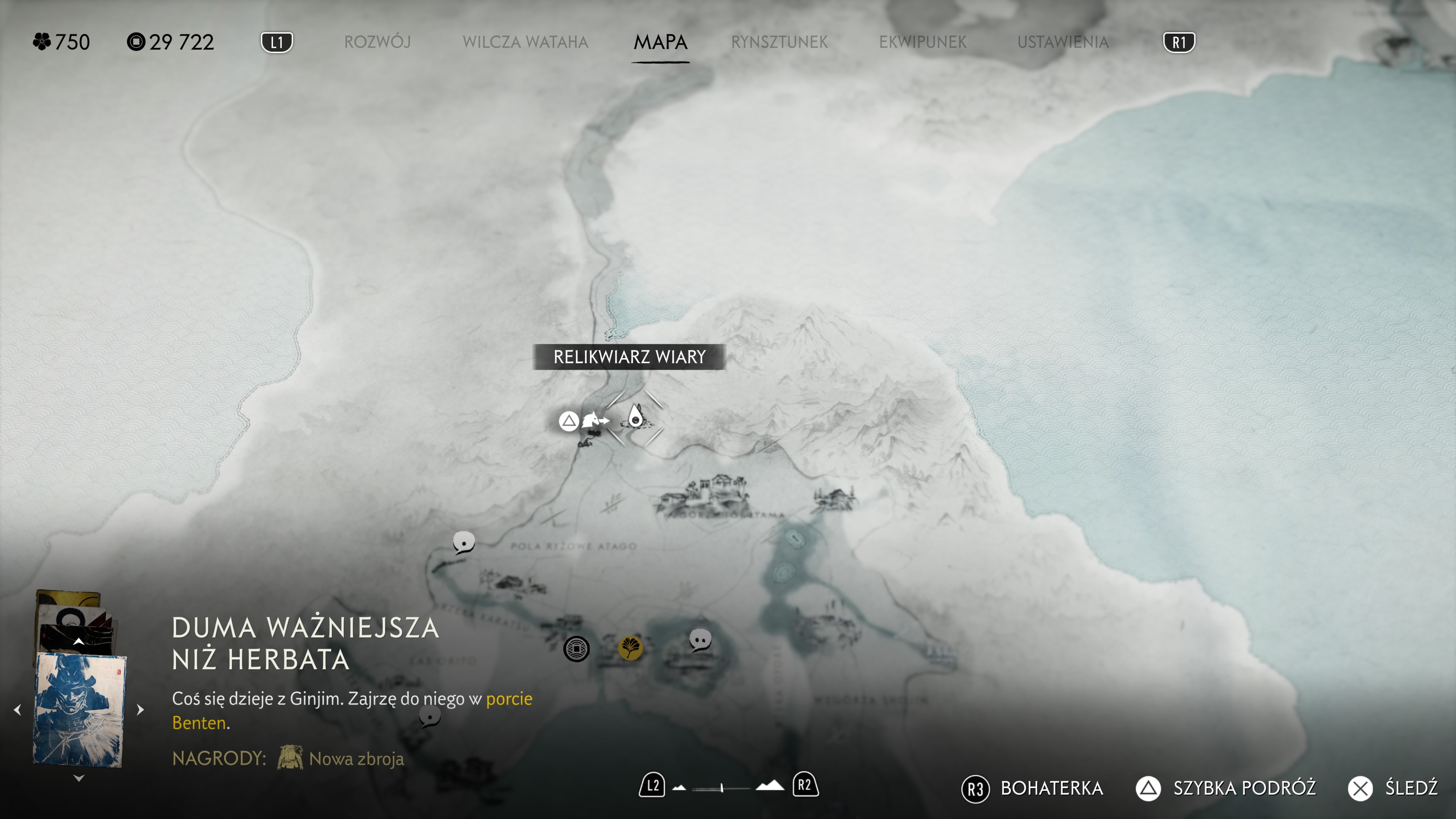Select the golden ginkgo leaf map marker

point(630,647)
